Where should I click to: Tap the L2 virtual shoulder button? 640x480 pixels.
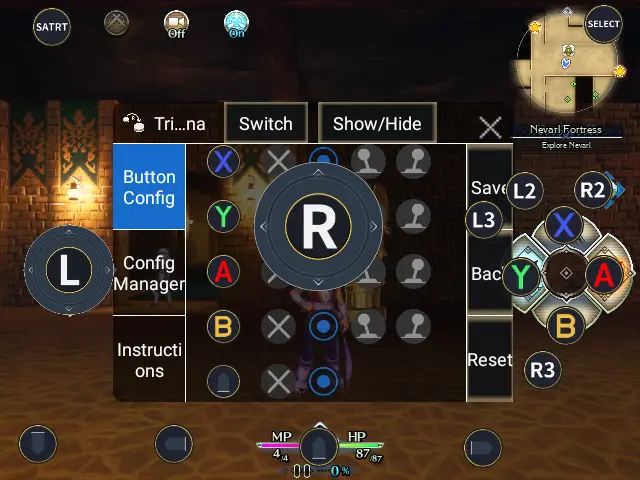coord(524,190)
